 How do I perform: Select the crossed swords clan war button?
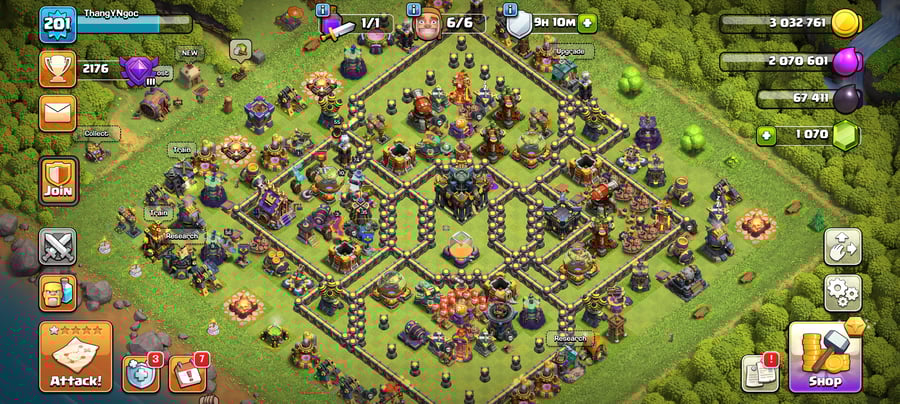click(57, 246)
